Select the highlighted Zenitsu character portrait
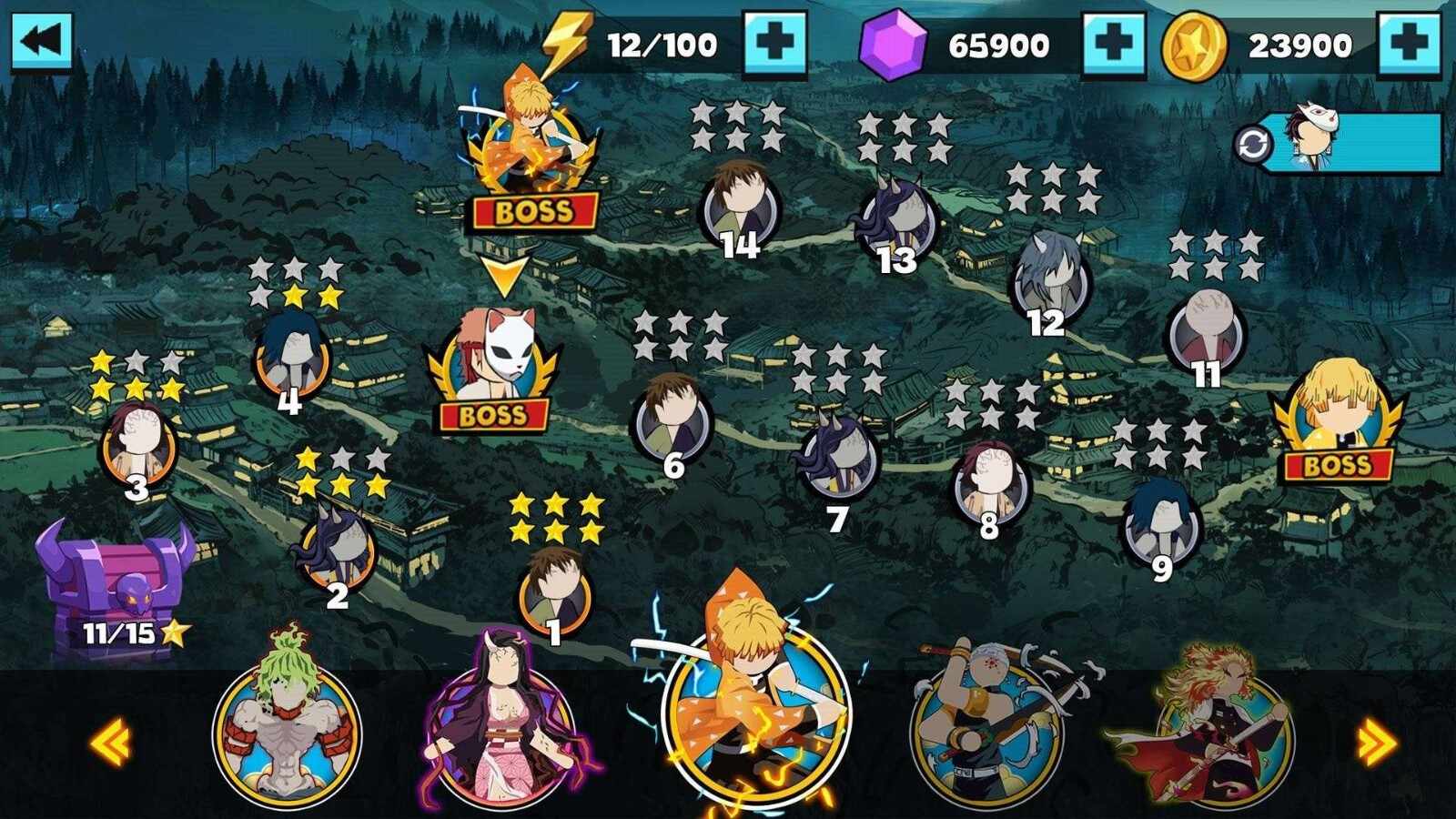 coord(755,719)
